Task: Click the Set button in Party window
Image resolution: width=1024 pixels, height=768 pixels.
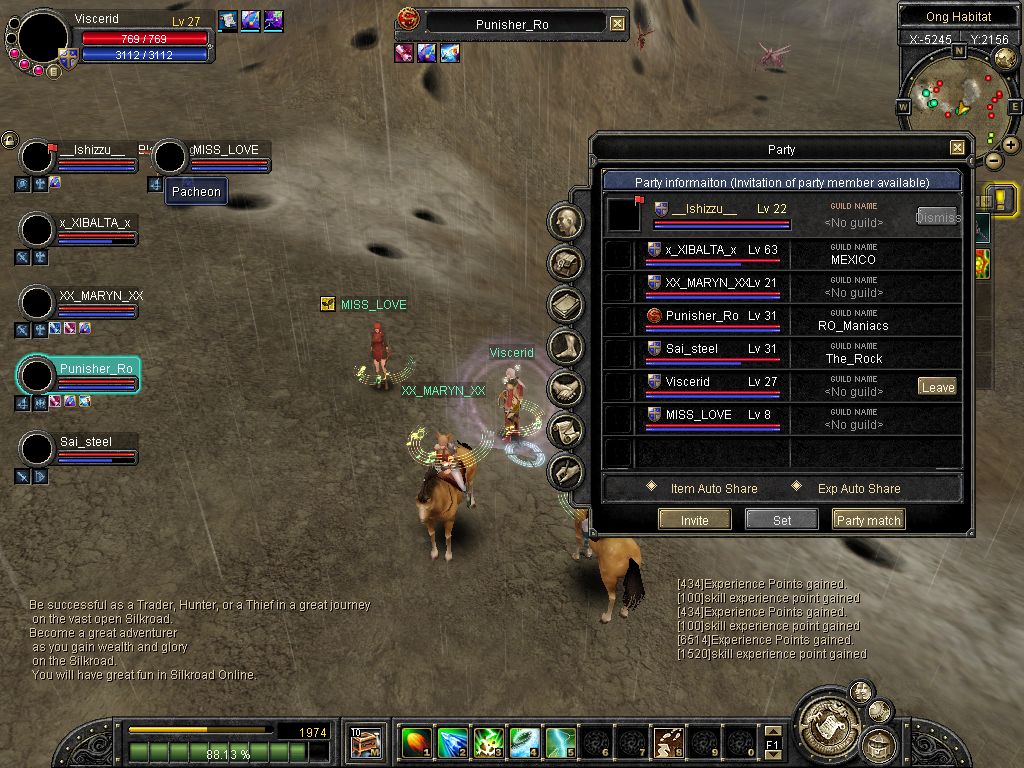Action: pyautogui.click(x=782, y=520)
